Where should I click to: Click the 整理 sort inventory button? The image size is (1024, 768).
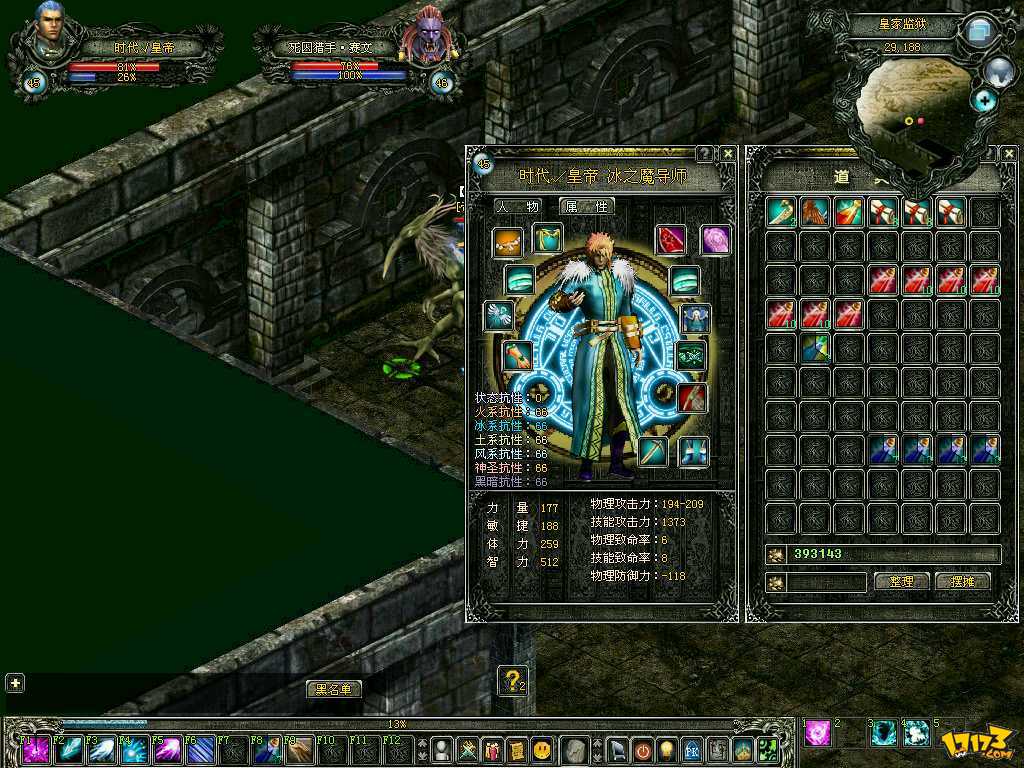click(902, 582)
